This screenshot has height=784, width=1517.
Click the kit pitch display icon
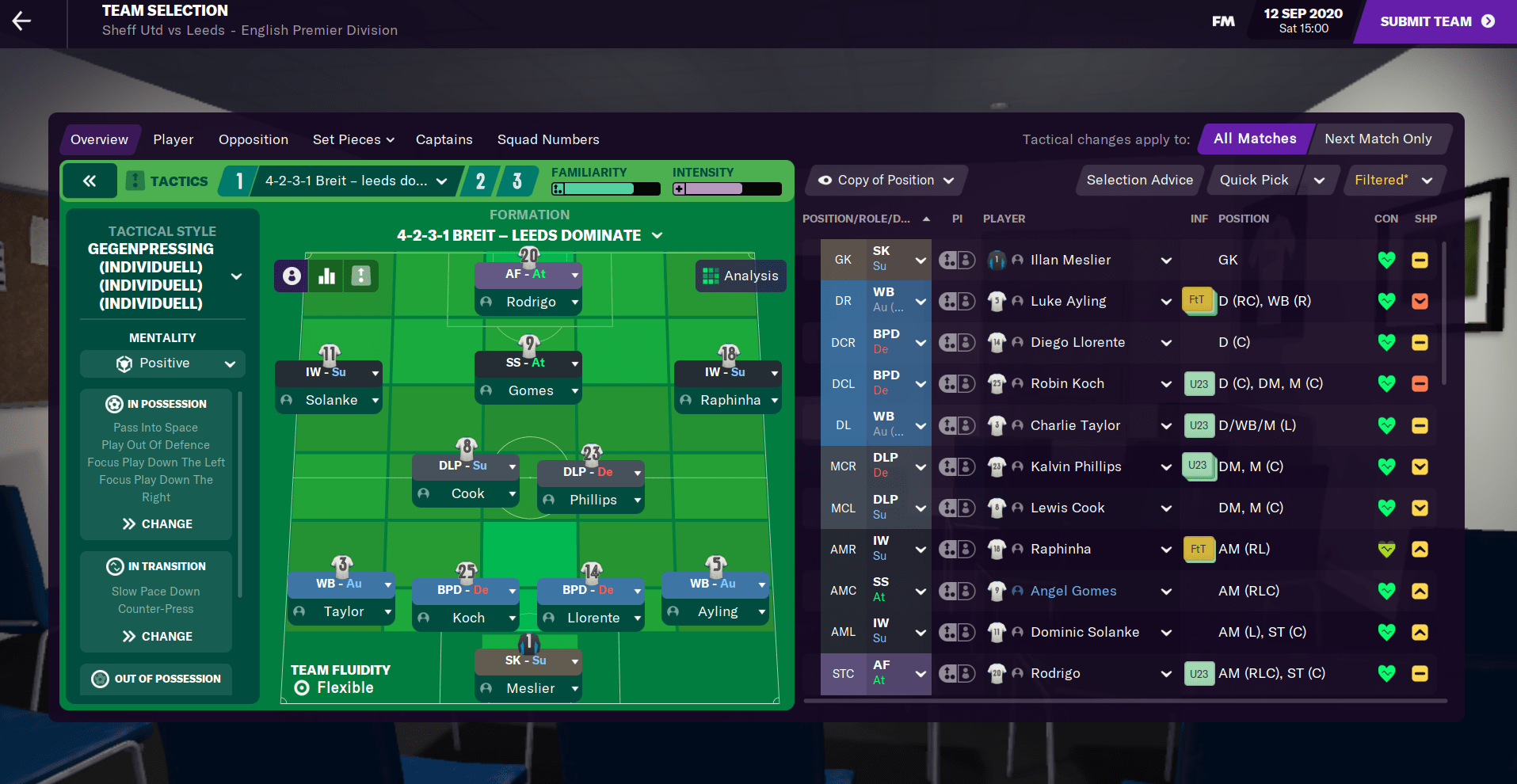coord(361,276)
